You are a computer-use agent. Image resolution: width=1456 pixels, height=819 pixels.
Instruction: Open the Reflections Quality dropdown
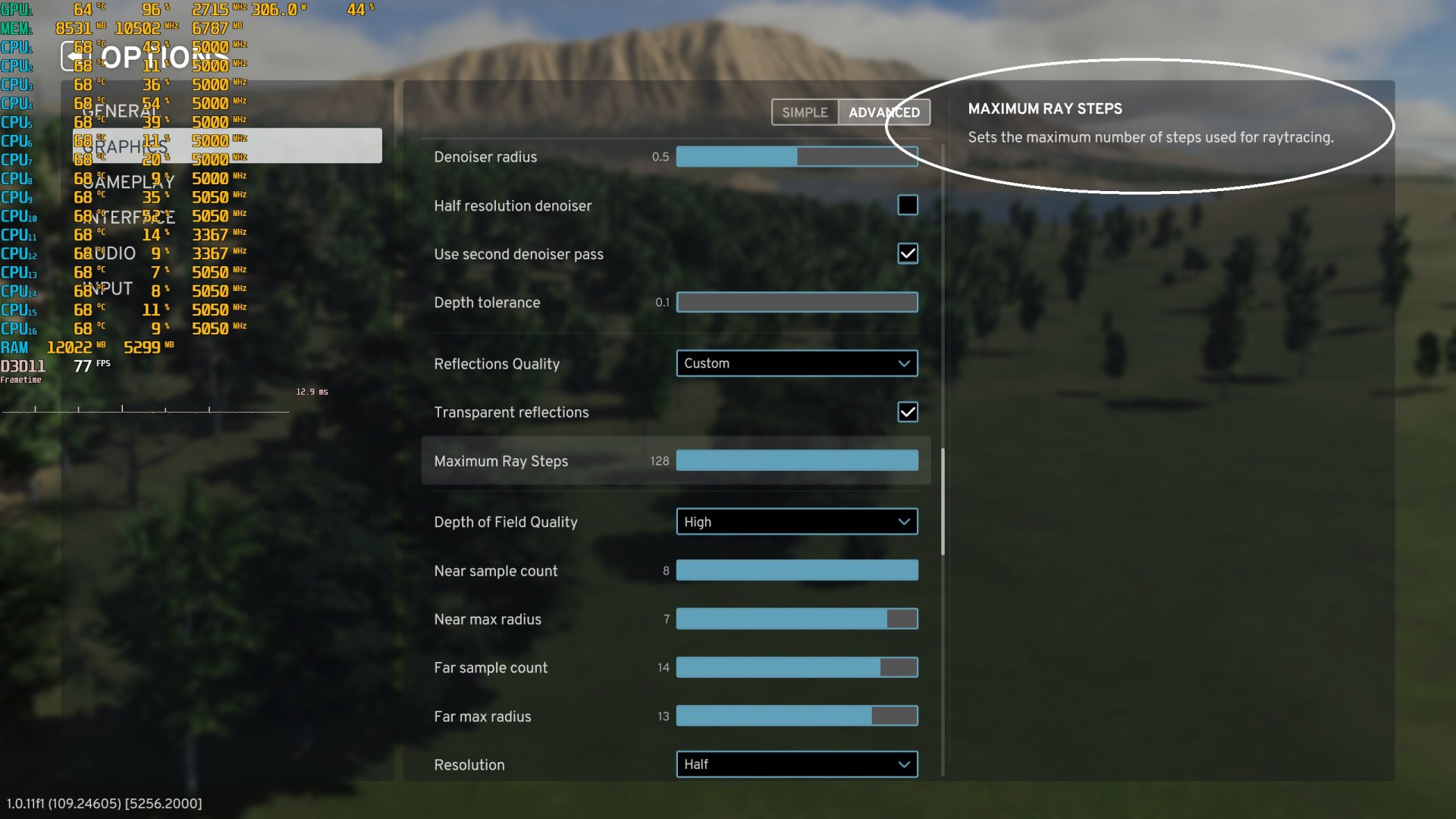pos(796,363)
